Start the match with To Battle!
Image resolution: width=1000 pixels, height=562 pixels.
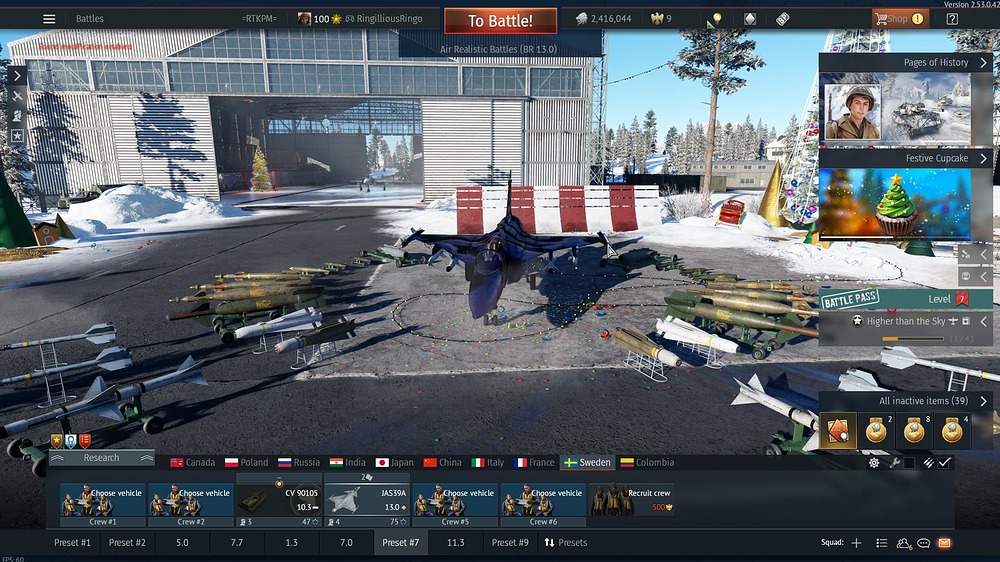[x=500, y=21]
